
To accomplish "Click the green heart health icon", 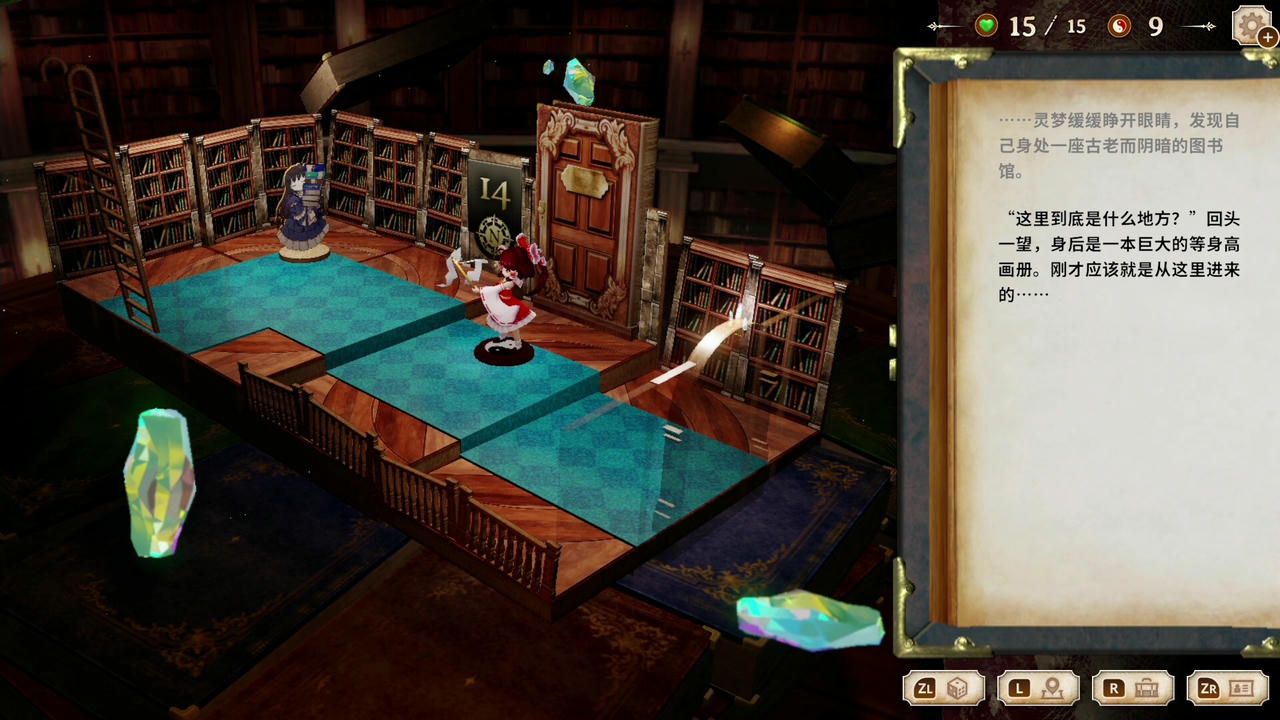I will click(985, 27).
